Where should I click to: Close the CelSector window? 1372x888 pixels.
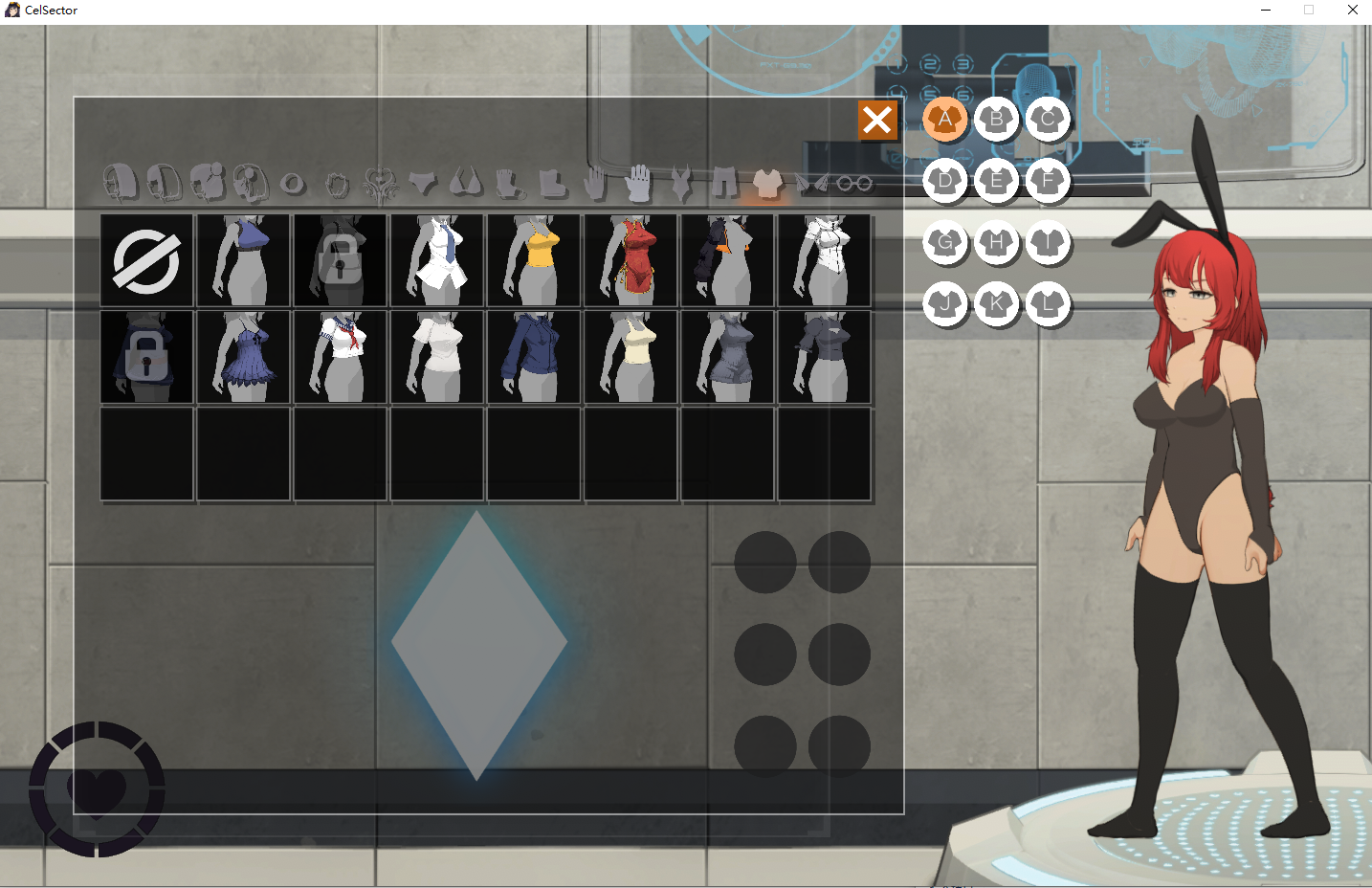pyautogui.click(x=1352, y=10)
